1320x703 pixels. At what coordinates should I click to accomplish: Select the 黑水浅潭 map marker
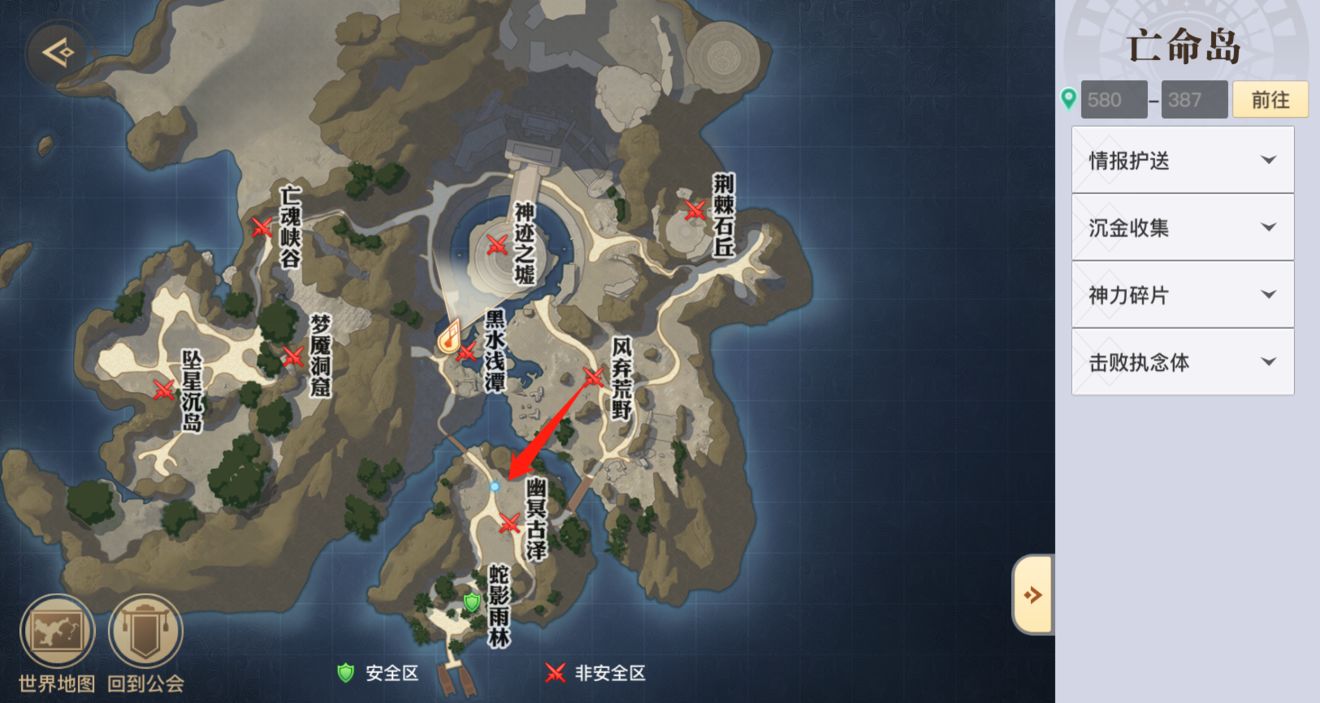pos(466,351)
